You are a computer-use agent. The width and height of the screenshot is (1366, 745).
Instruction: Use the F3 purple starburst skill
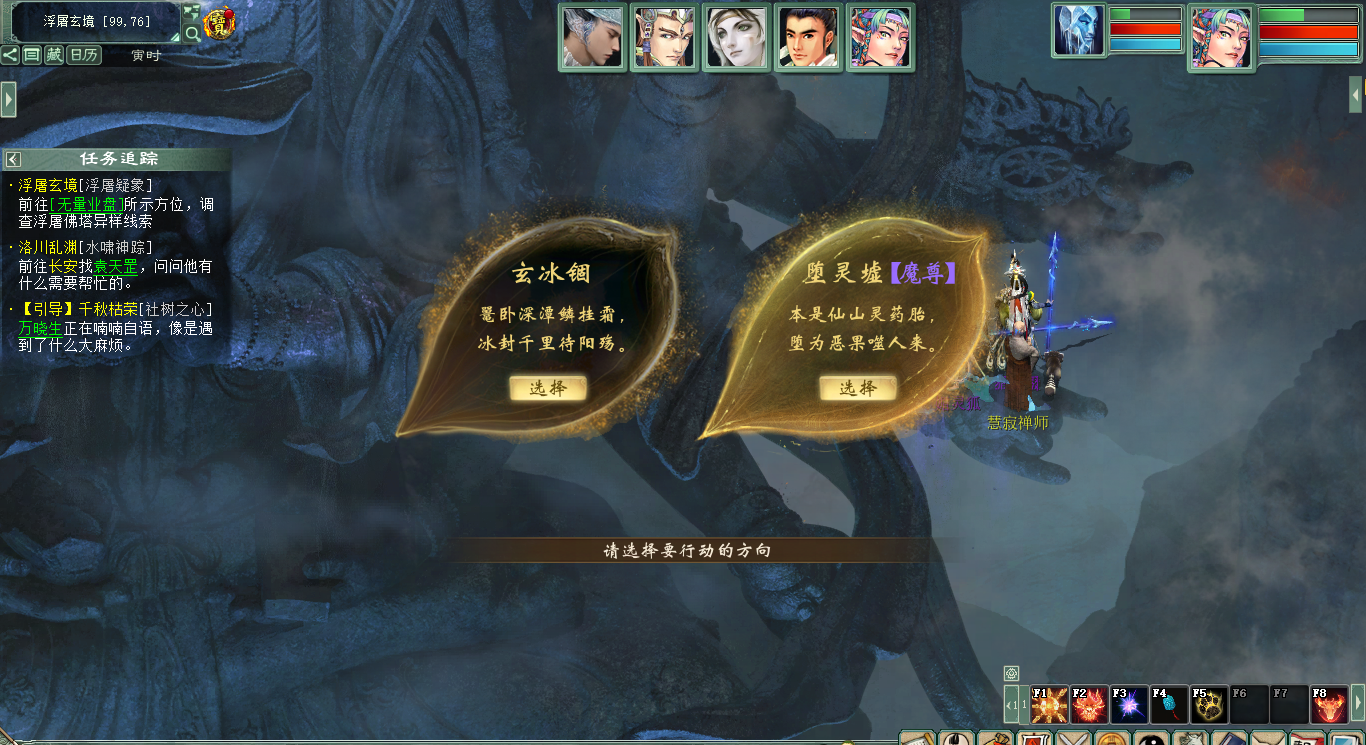pyautogui.click(x=1129, y=705)
